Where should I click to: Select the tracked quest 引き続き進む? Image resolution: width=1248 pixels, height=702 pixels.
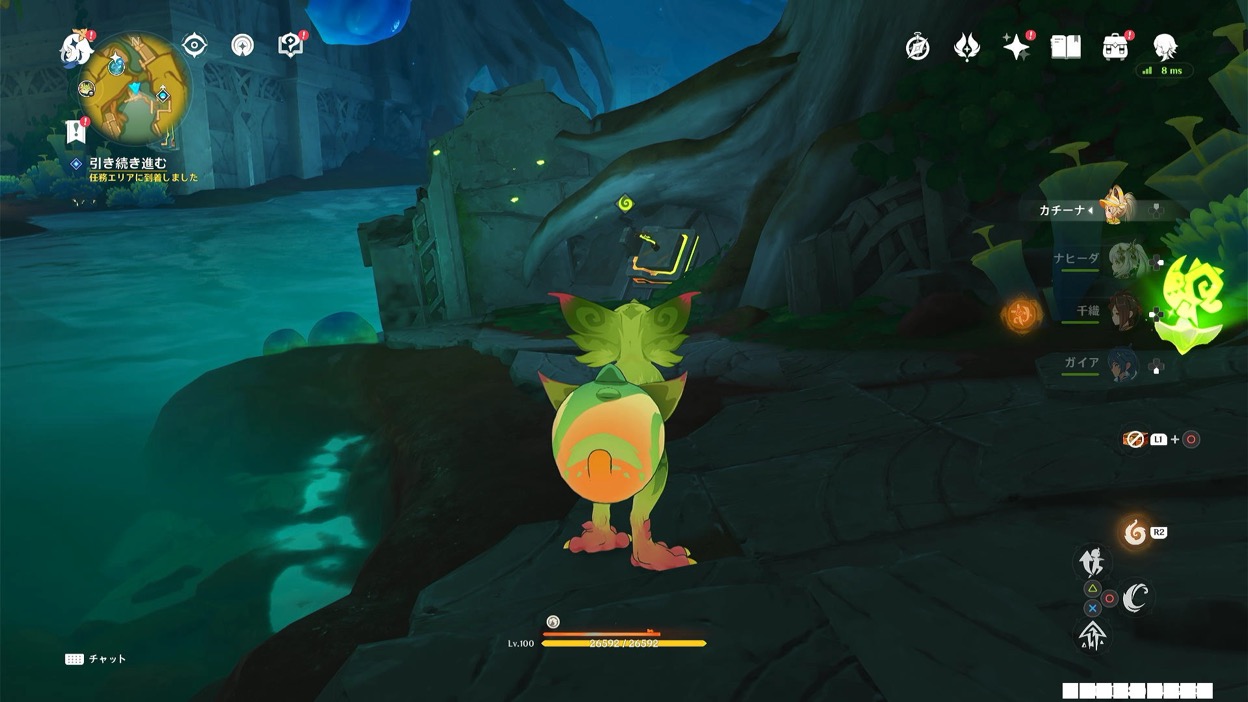pos(127,163)
